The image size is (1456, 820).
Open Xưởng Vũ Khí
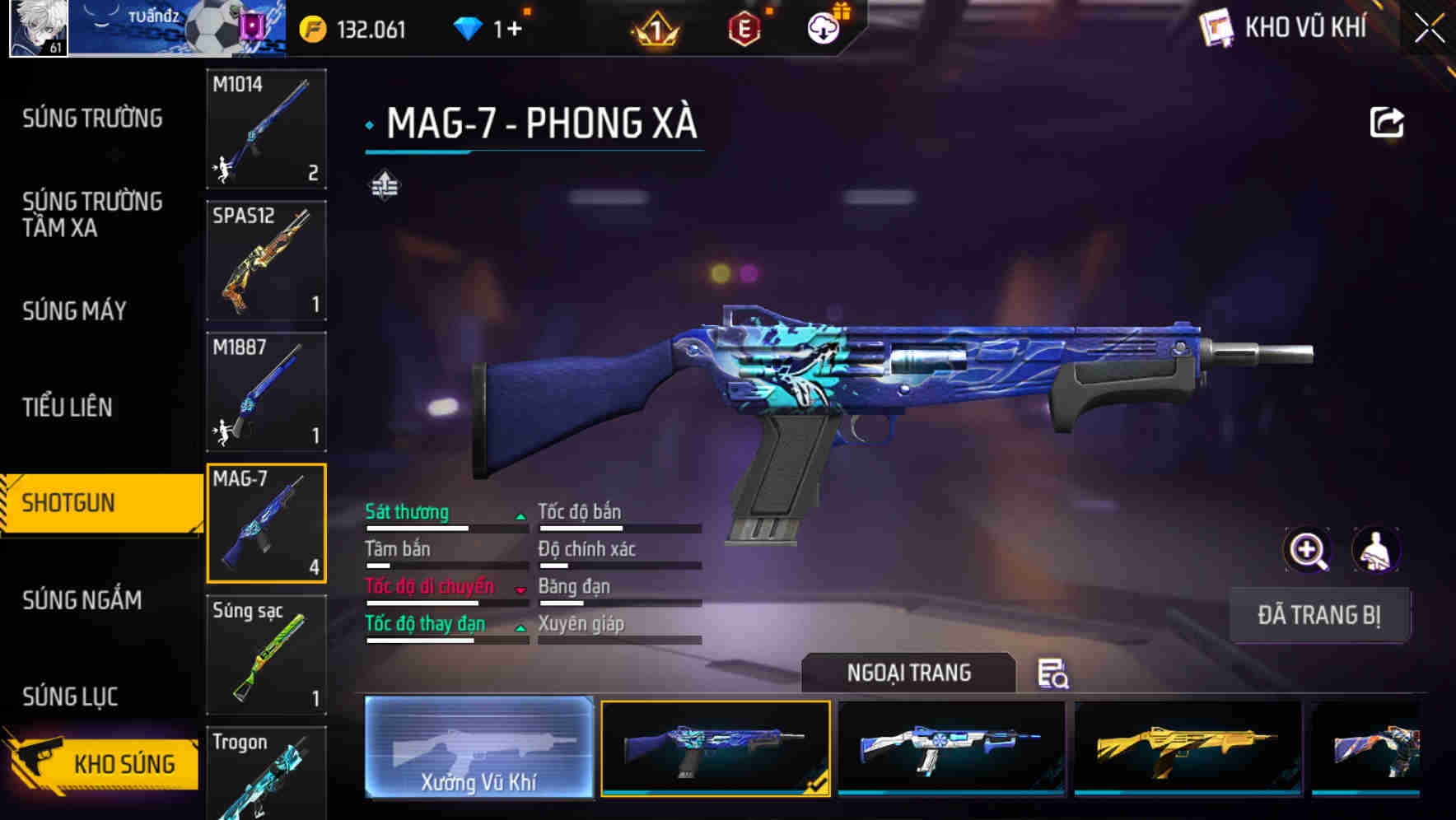pos(478,747)
